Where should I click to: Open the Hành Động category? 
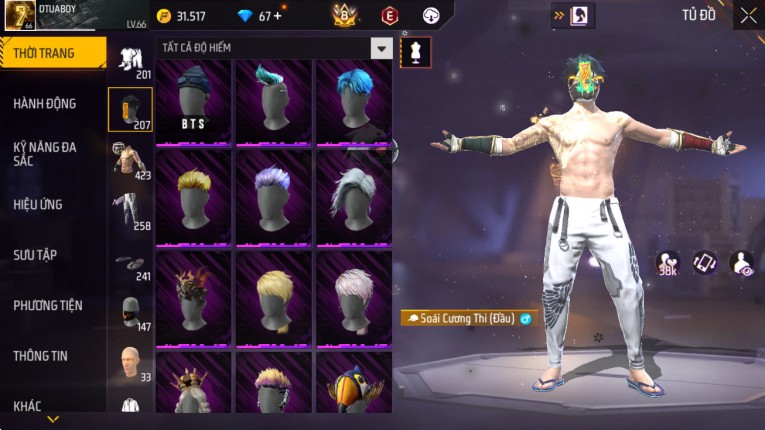pyautogui.click(x=45, y=103)
